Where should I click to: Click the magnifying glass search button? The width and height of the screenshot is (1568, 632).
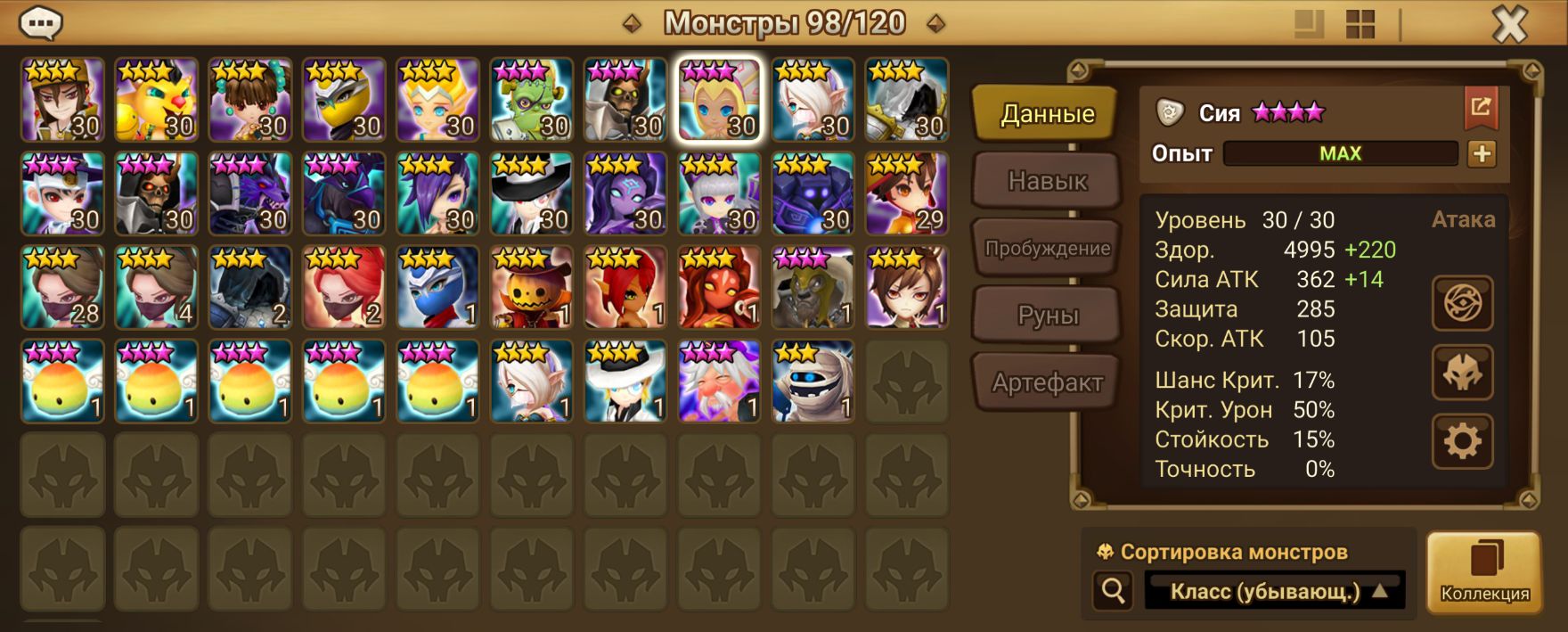pos(1113,590)
